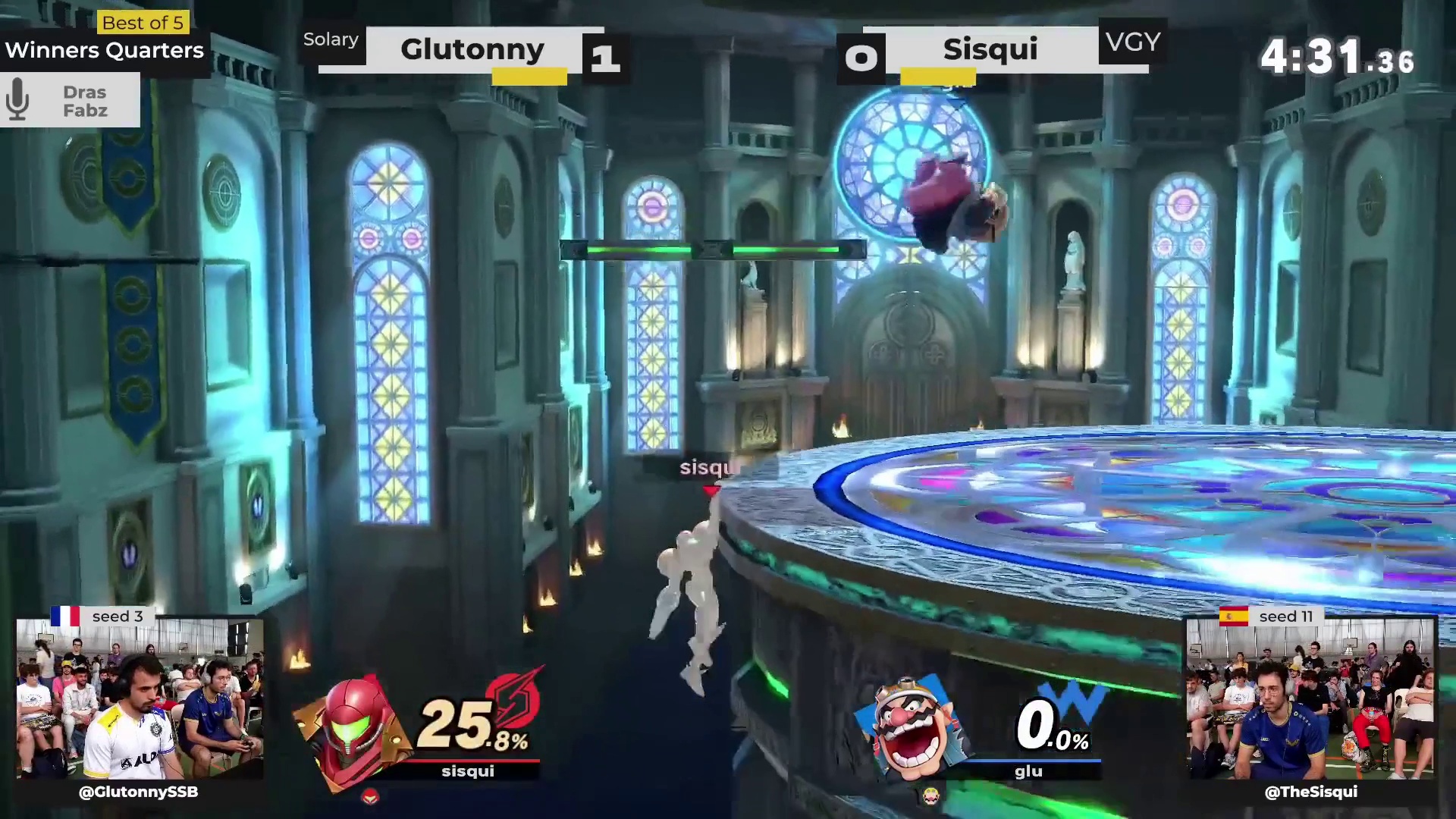Open Glutonny's player webcam feed
Screen dimensions: 1456x819
(140, 699)
